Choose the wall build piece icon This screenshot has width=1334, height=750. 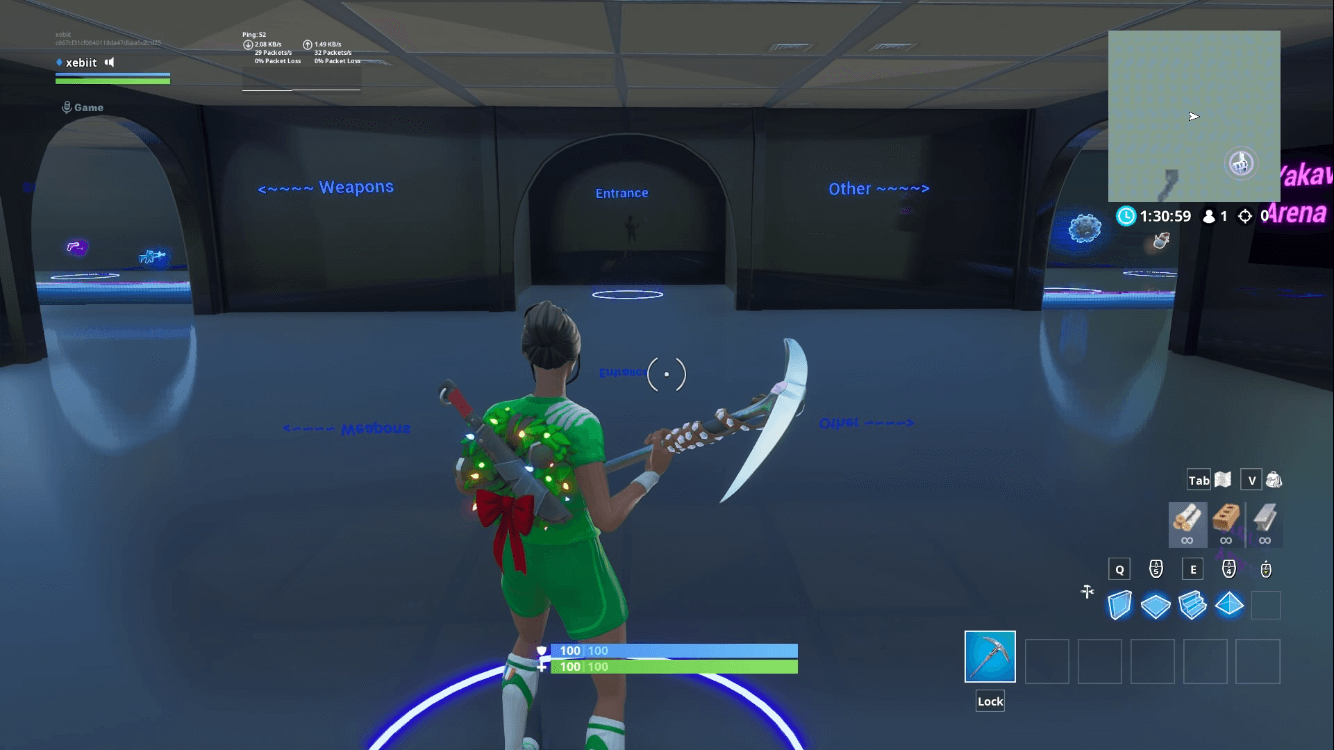1118,604
